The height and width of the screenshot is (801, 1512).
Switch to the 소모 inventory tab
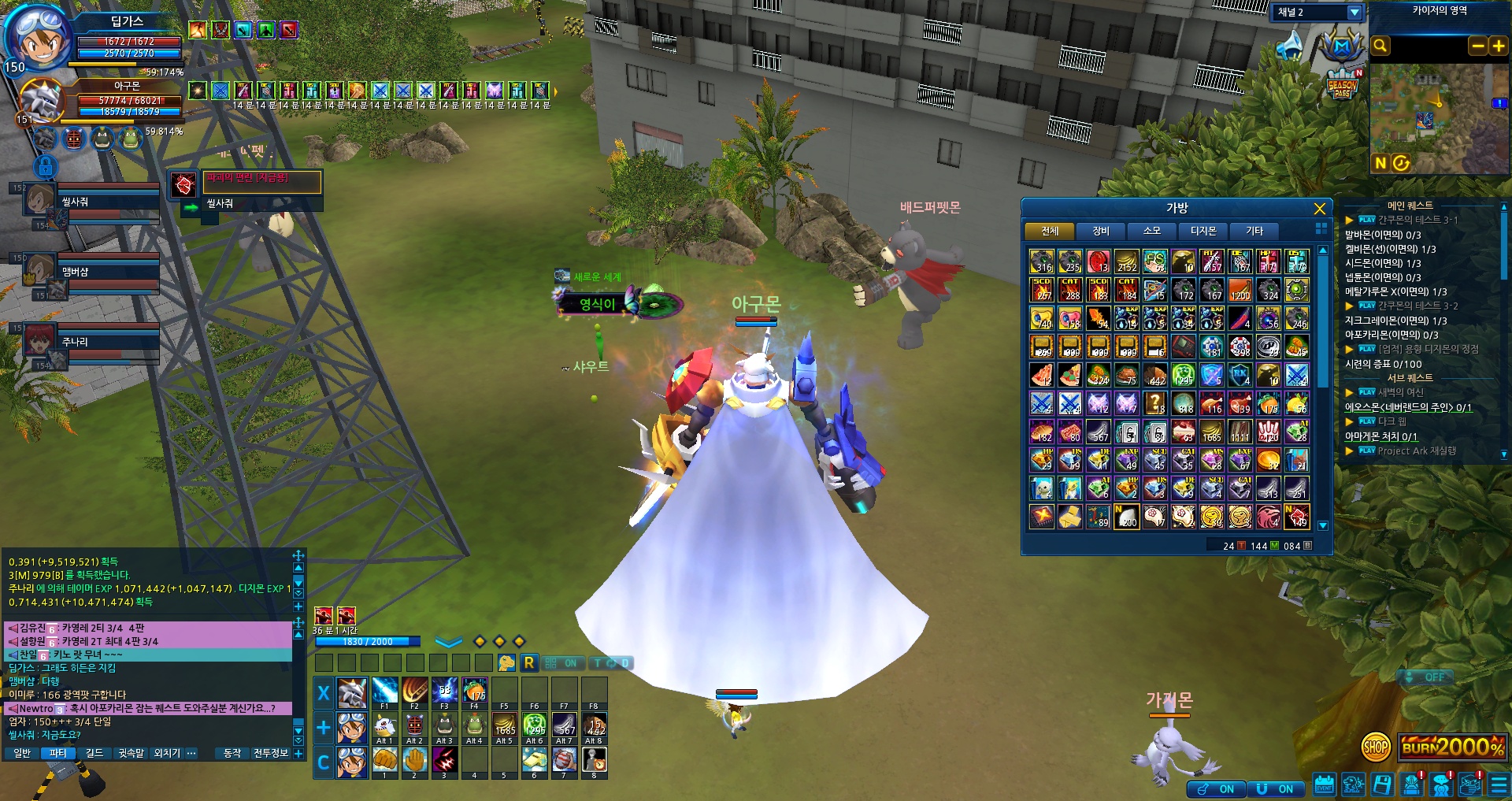click(x=1152, y=231)
